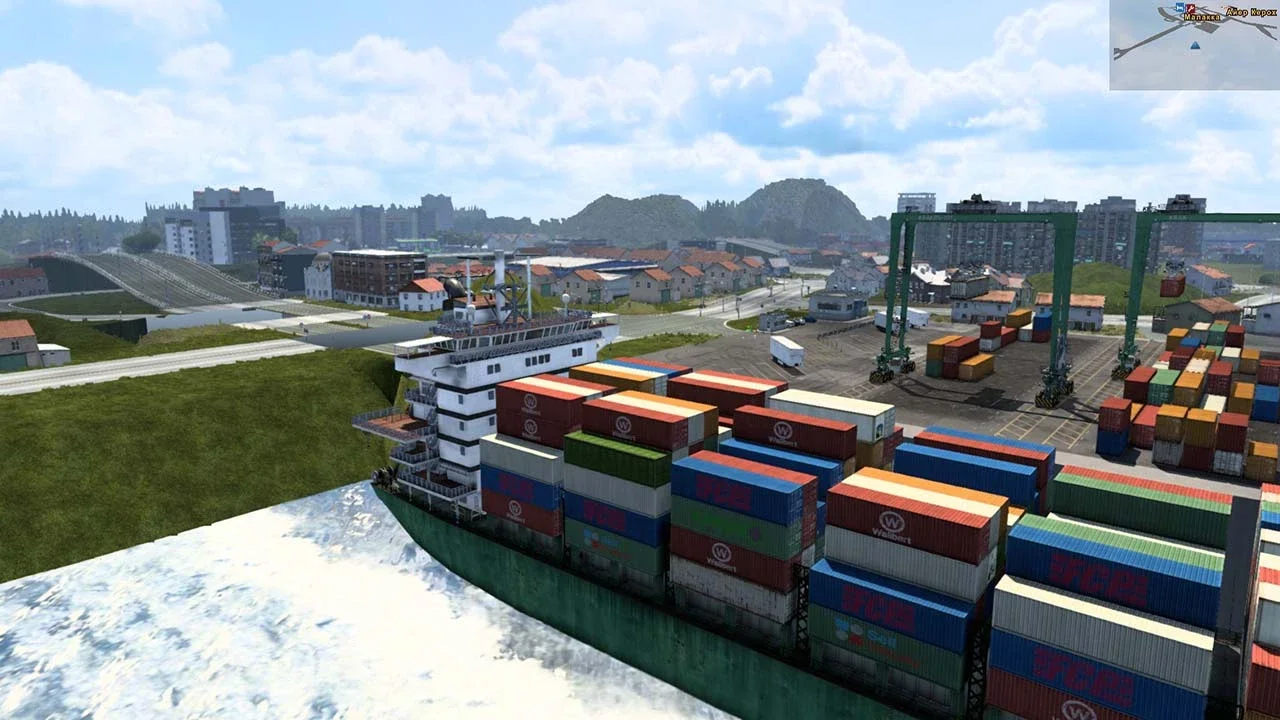1280x720 pixels.
Task: Select the blue hotel bed marker on minimap
Action: pyautogui.click(x=1181, y=8)
